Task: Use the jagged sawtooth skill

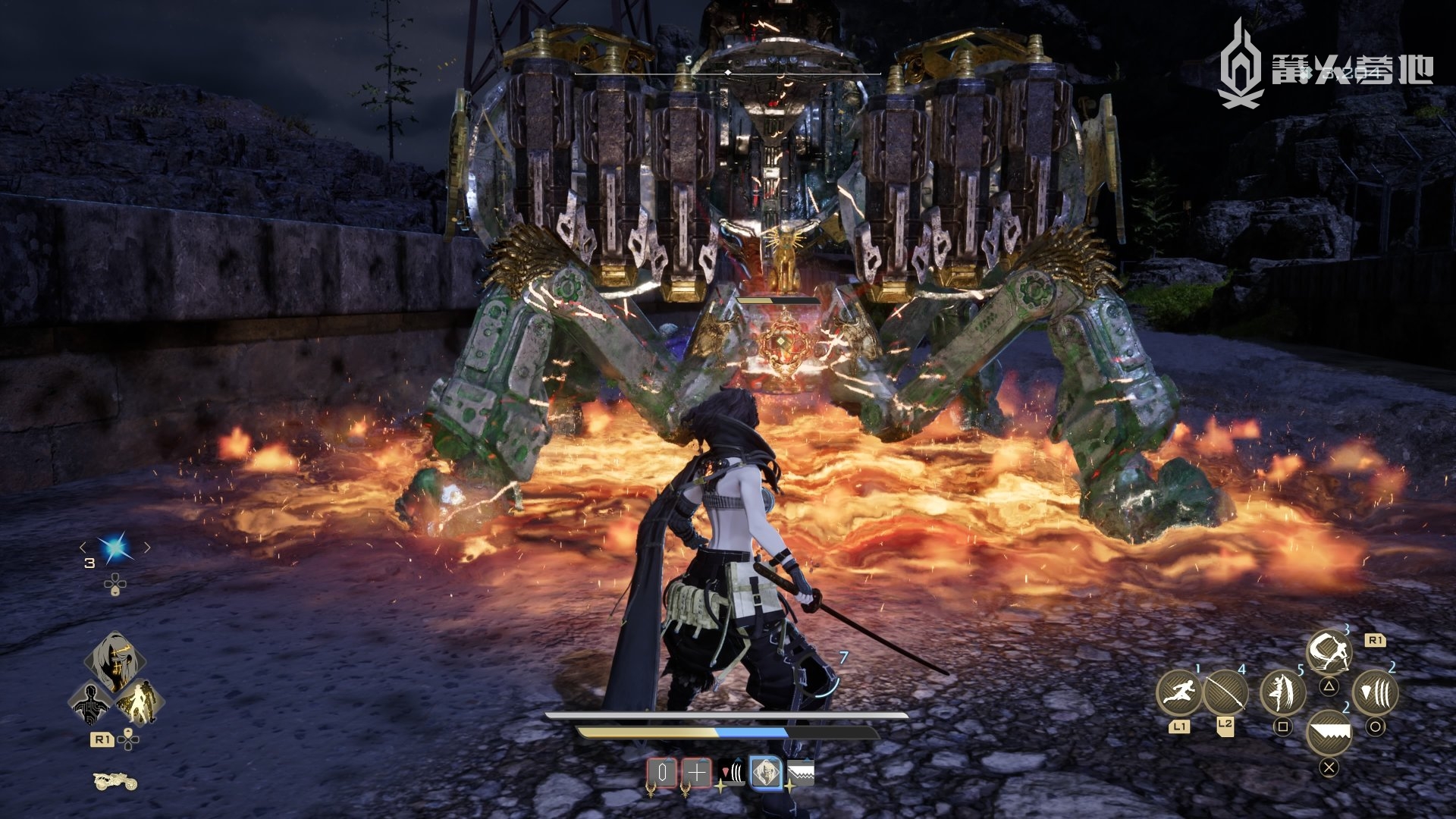Action: (x=1329, y=733)
